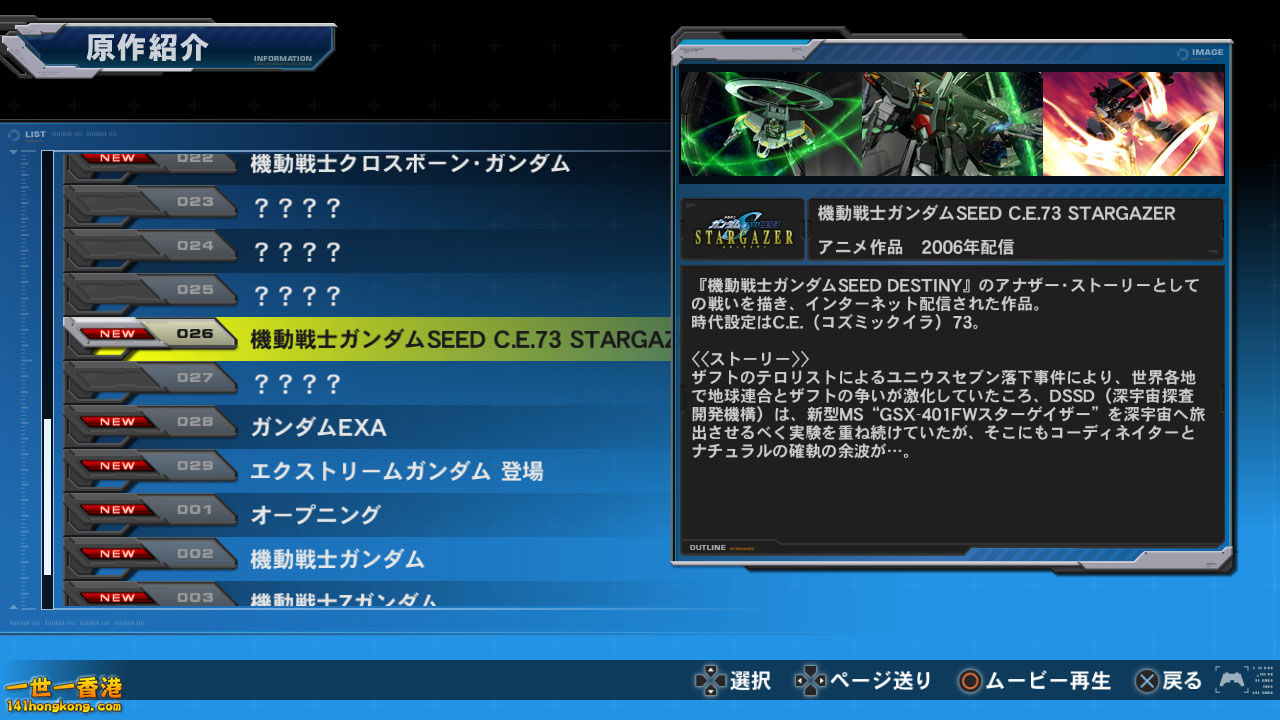Select the highlighted SEED C.E.73 STARGAZER entry 026
The height and width of the screenshot is (720, 1280).
[x=400, y=335]
